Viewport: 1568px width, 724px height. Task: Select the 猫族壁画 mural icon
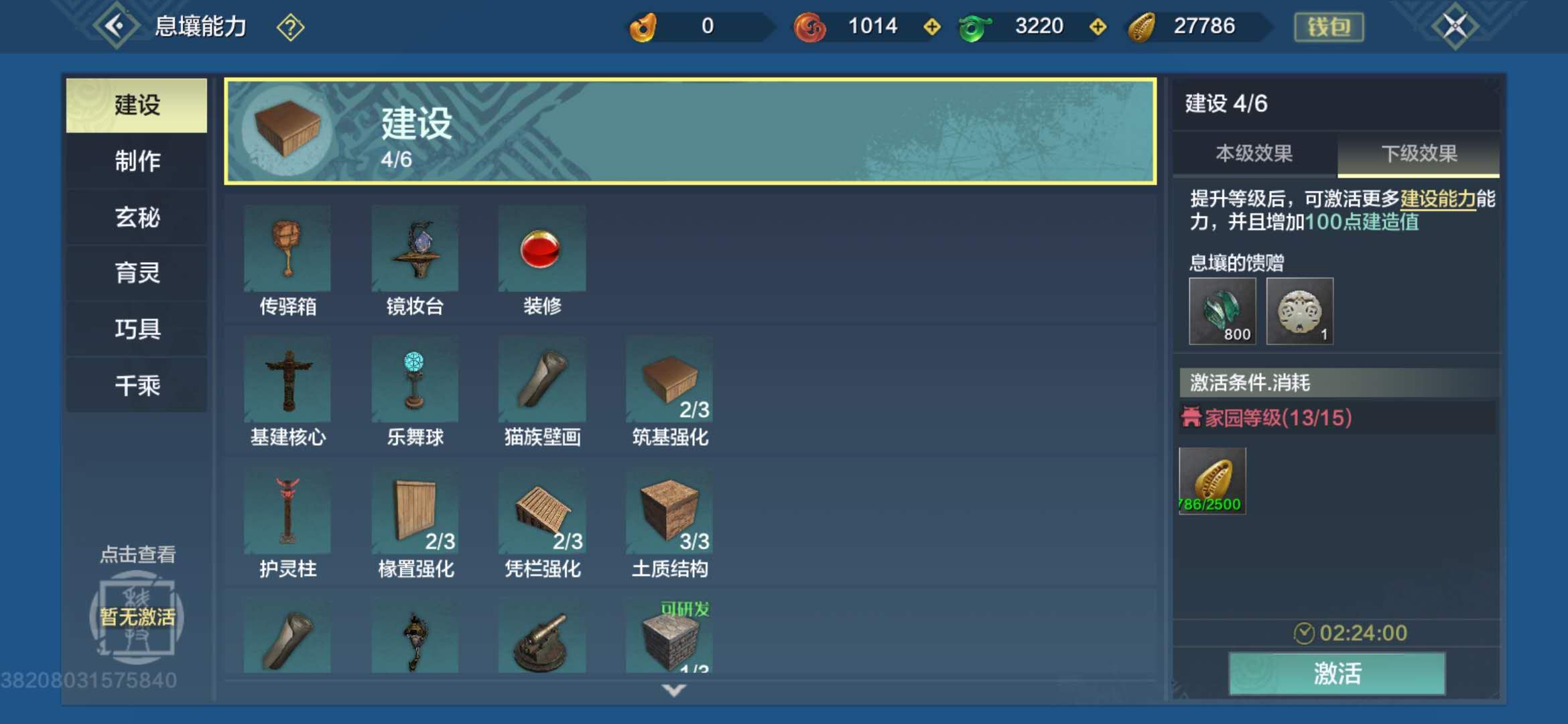click(x=541, y=379)
